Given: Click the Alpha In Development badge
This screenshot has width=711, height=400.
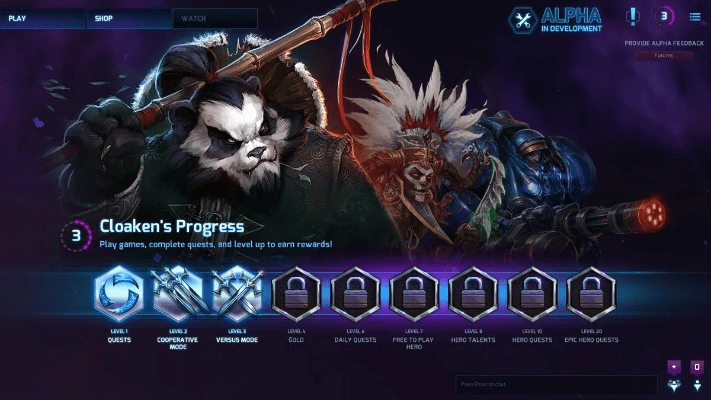Looking at the screenshot, I should (556, 19).
